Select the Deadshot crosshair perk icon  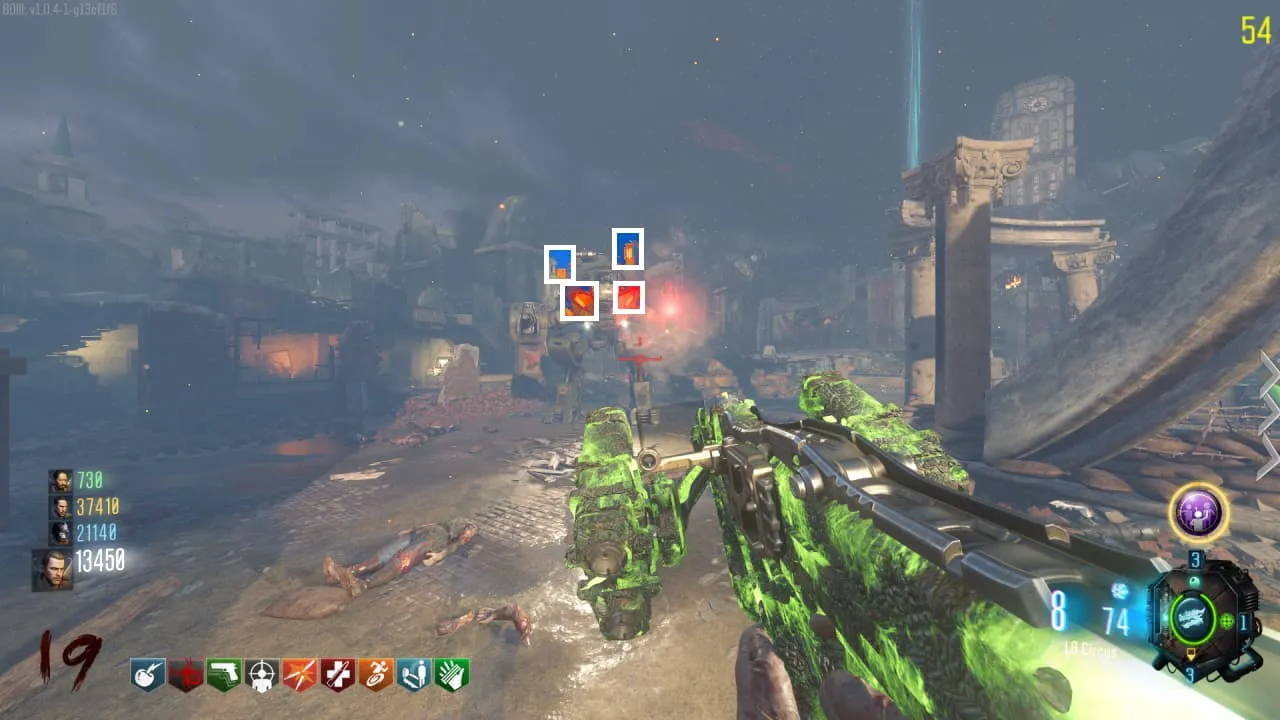pos(261,675)
